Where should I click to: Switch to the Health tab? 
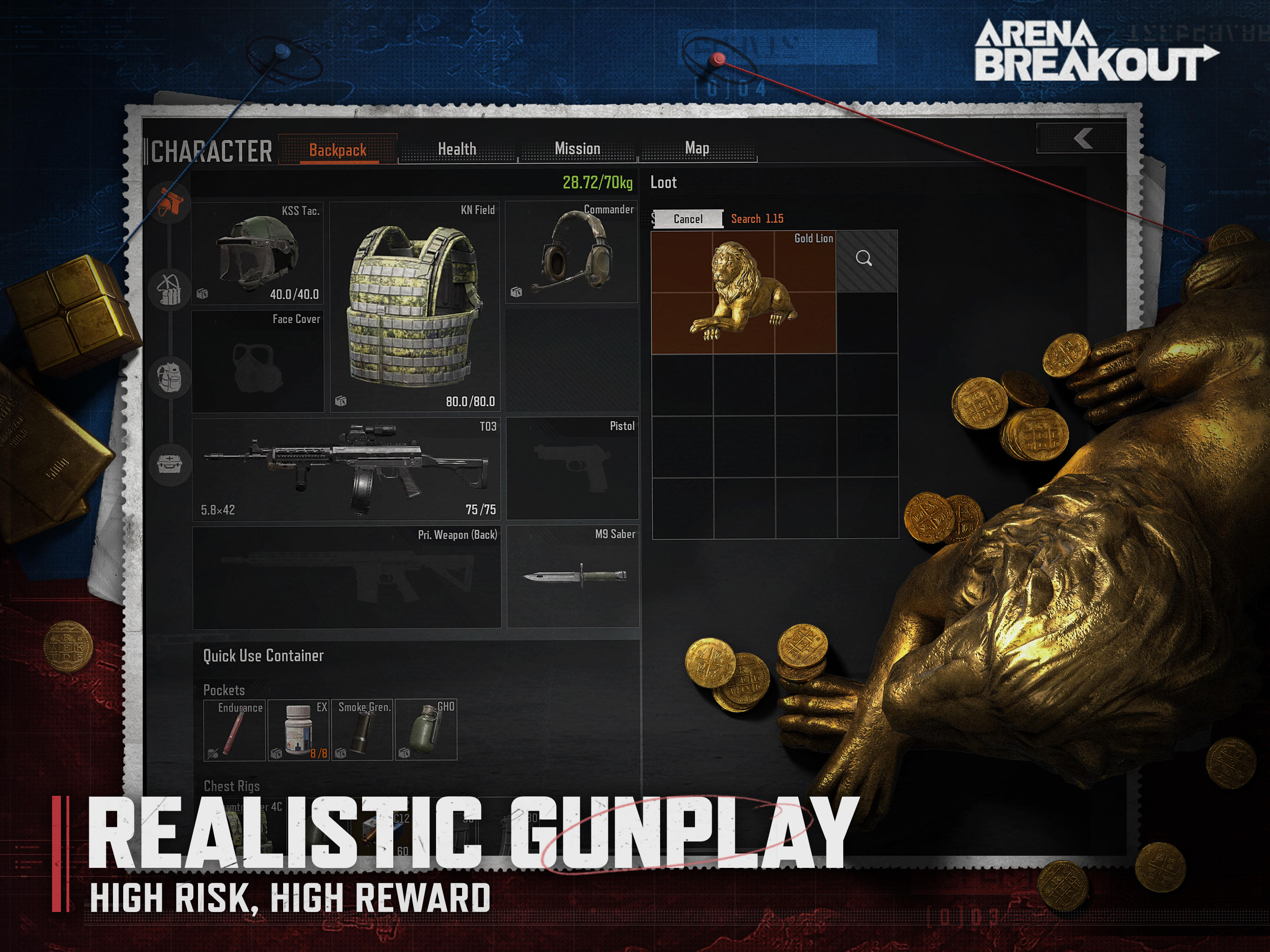[457, 148]
